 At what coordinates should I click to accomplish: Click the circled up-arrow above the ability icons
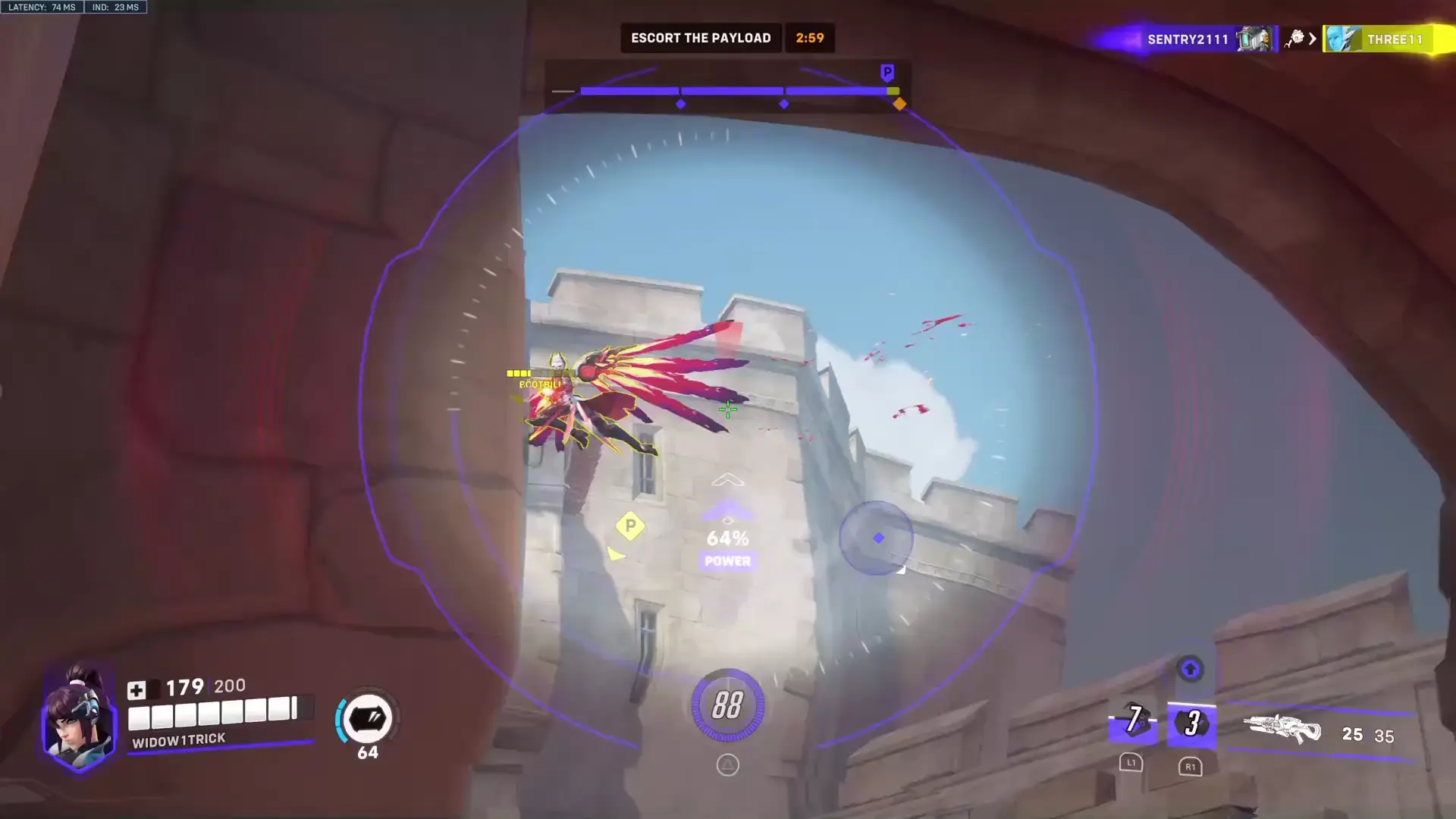click(x=1190, y=670)
